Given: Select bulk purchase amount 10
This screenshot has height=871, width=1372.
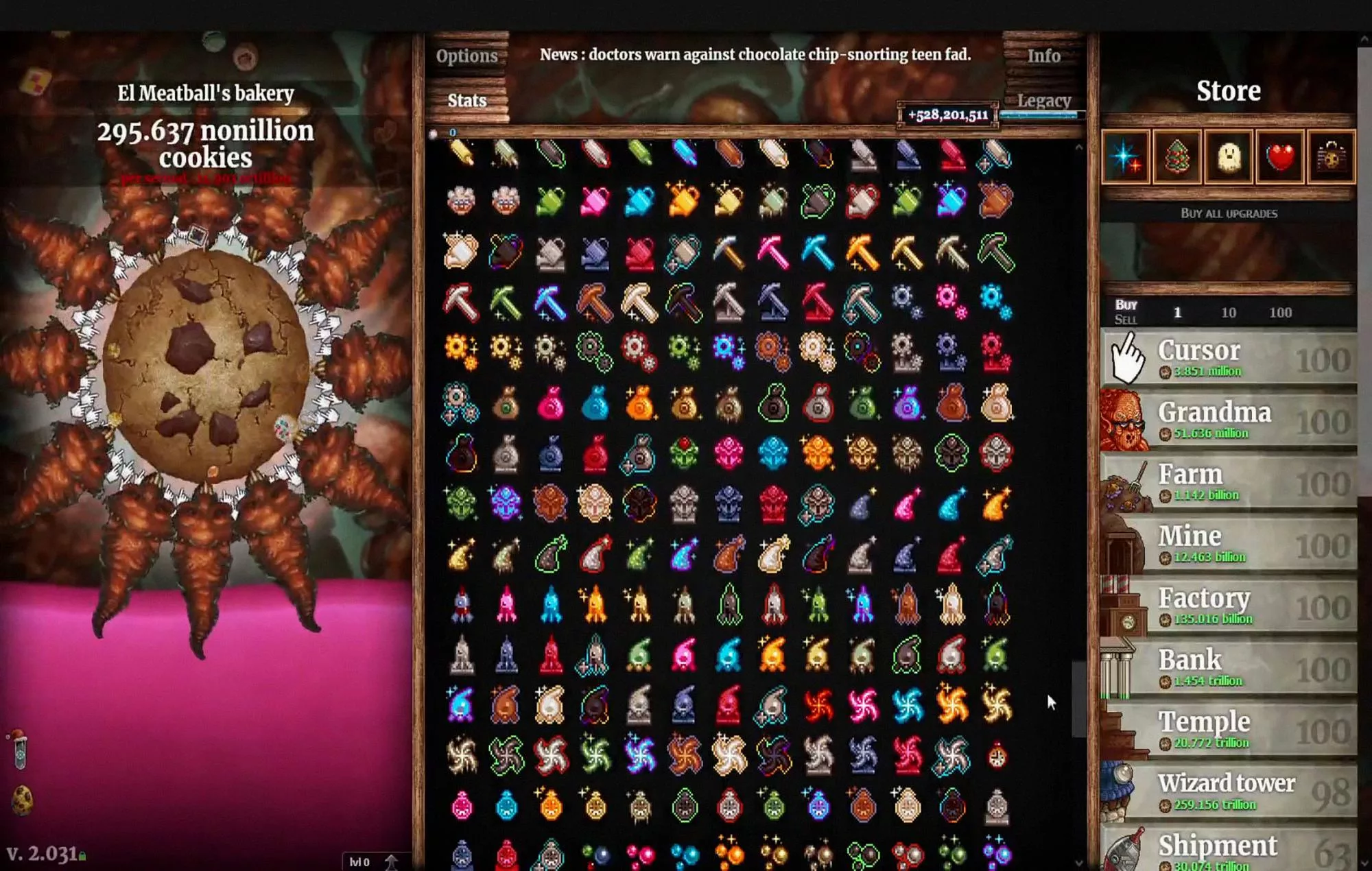Looking at the screenshot, I should coord(1228,312).
